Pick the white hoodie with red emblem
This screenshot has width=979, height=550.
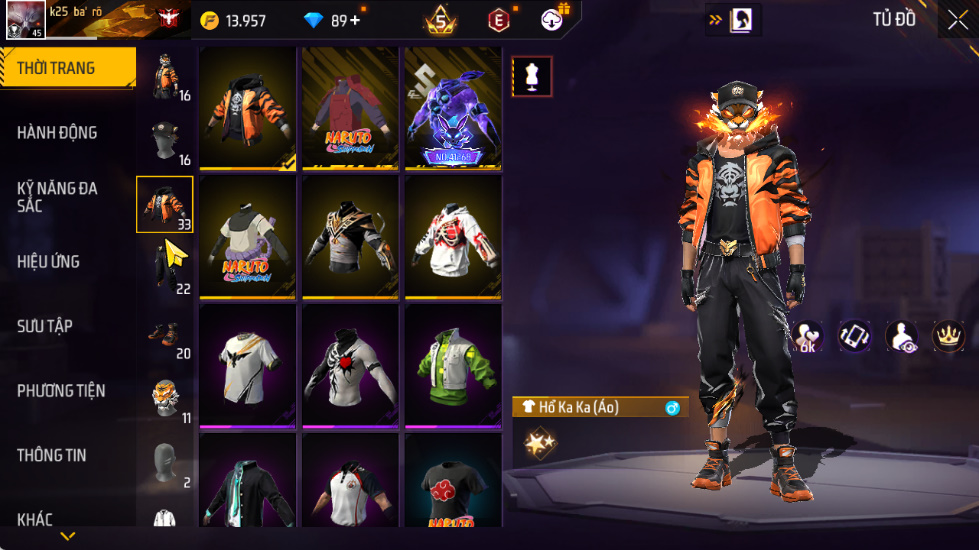click(452, 236)
